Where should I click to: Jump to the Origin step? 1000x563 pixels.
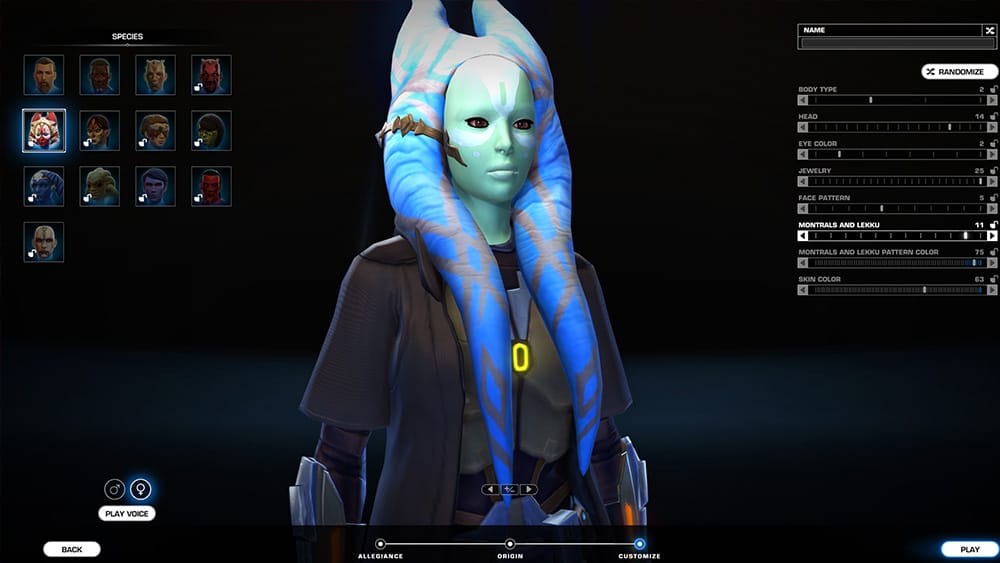(x=510, y=544)
